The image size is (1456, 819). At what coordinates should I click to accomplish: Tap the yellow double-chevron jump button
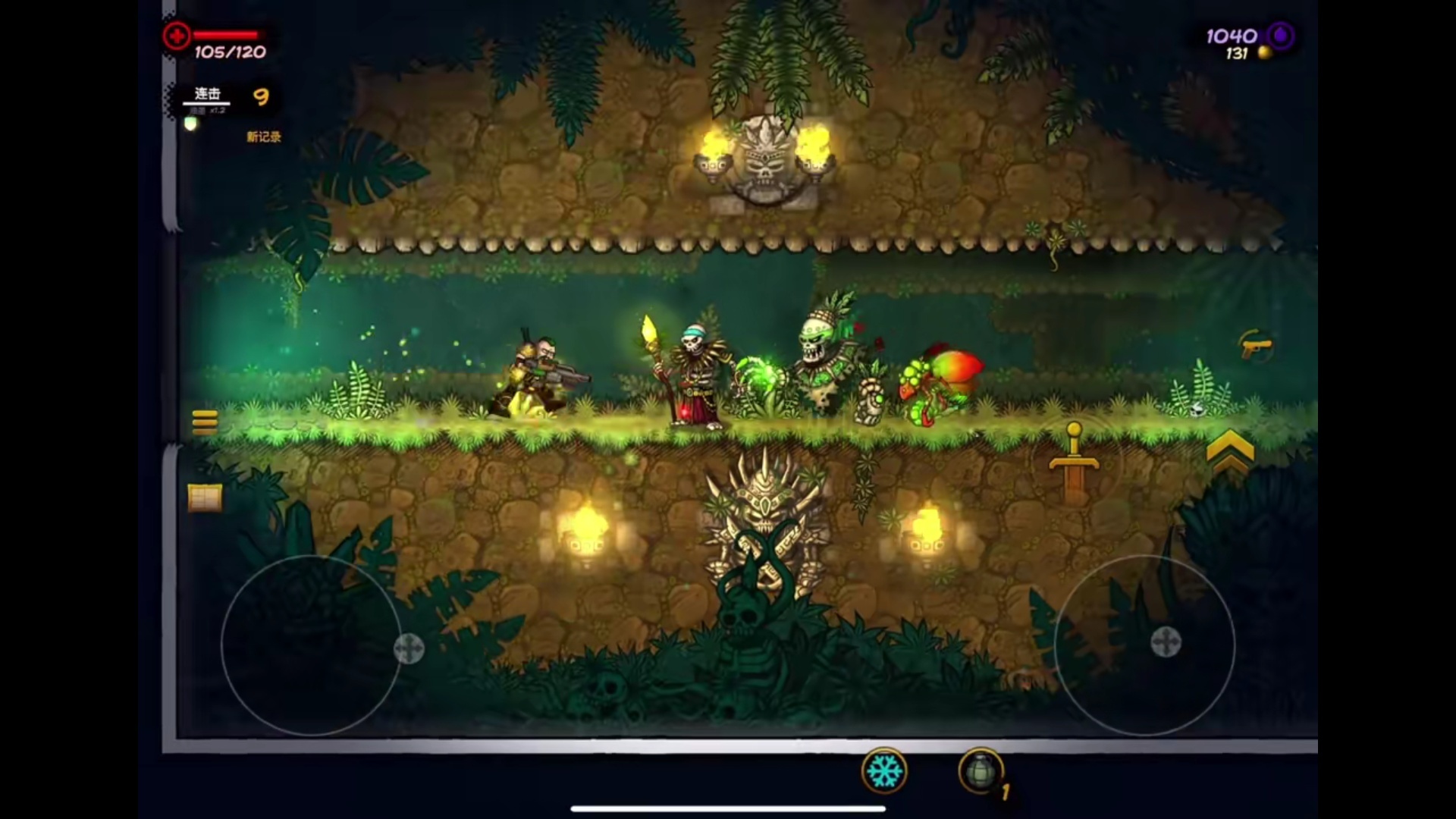point(1229,450)
